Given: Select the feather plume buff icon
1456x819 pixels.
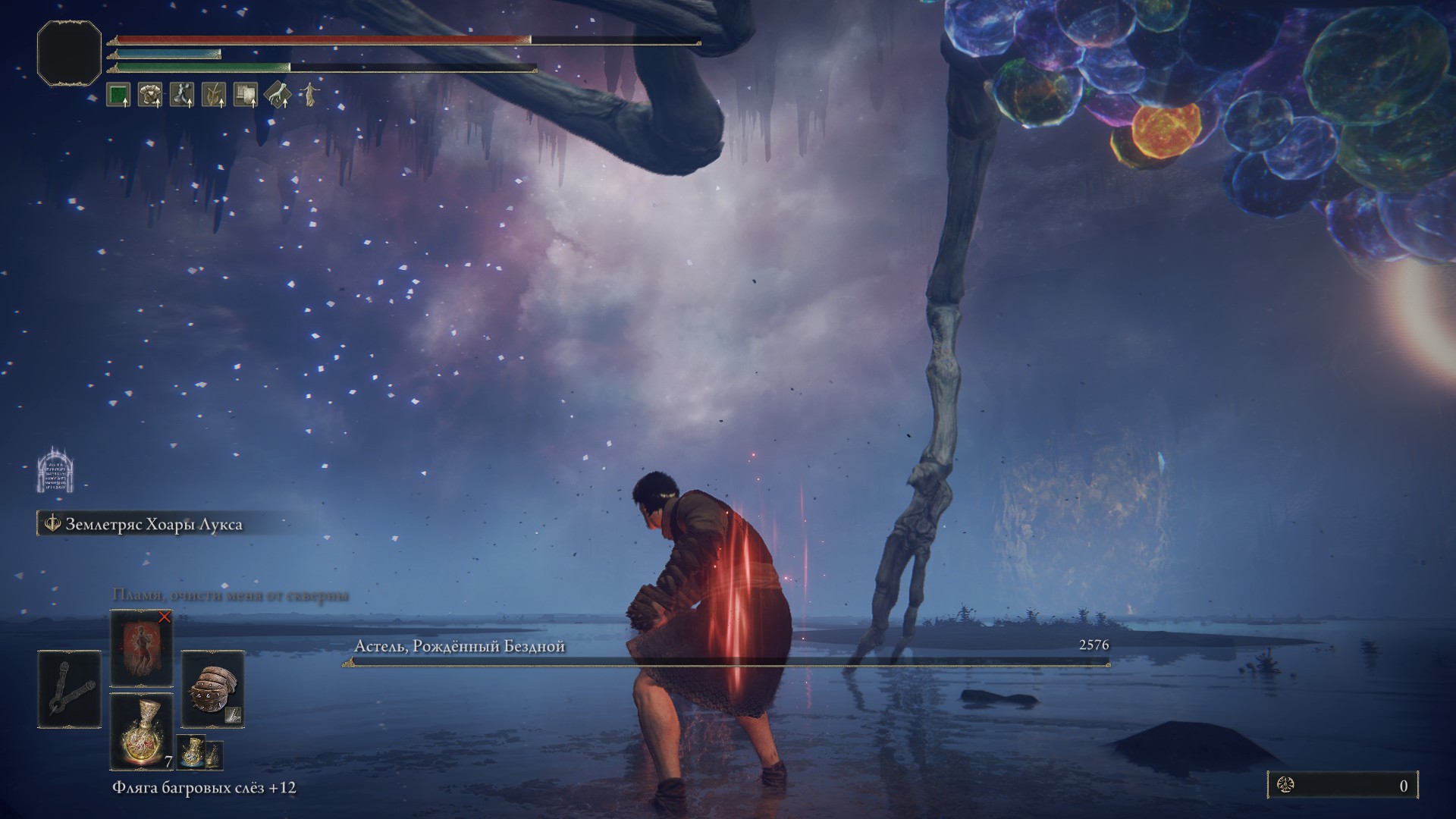Looking at the screenshot, I should coord(214,95).
